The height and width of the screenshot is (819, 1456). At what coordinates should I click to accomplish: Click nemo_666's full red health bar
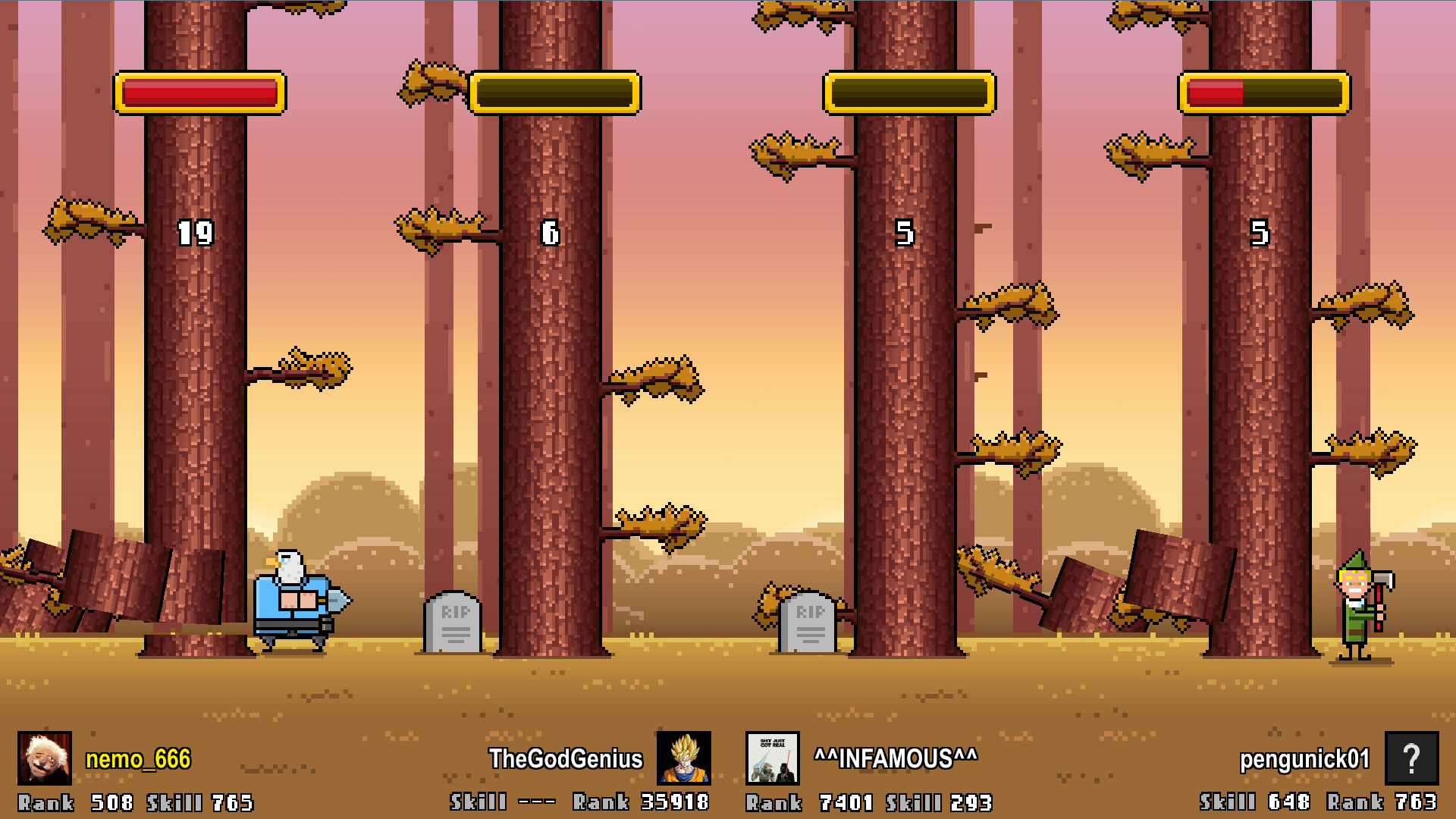[199, 93]
